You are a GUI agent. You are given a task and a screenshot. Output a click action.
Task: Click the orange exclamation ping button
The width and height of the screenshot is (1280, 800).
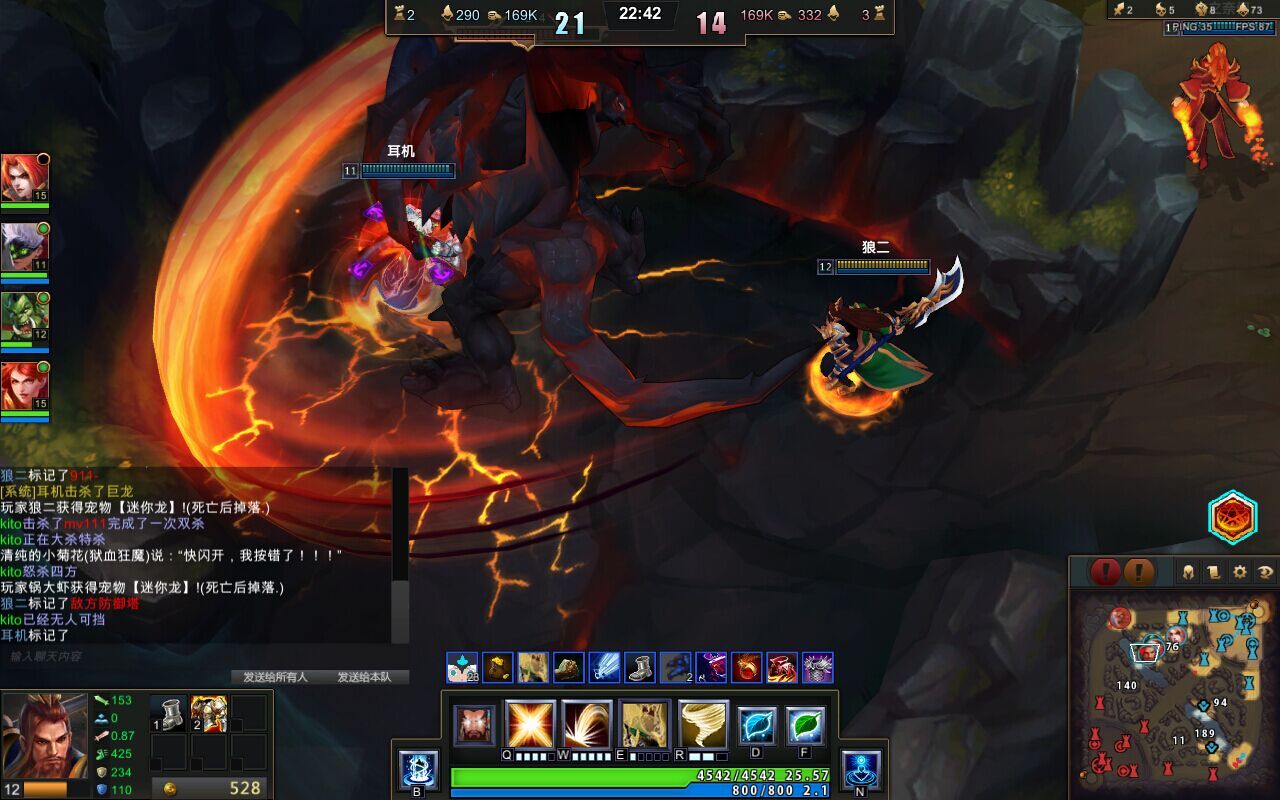(1139, 572)
